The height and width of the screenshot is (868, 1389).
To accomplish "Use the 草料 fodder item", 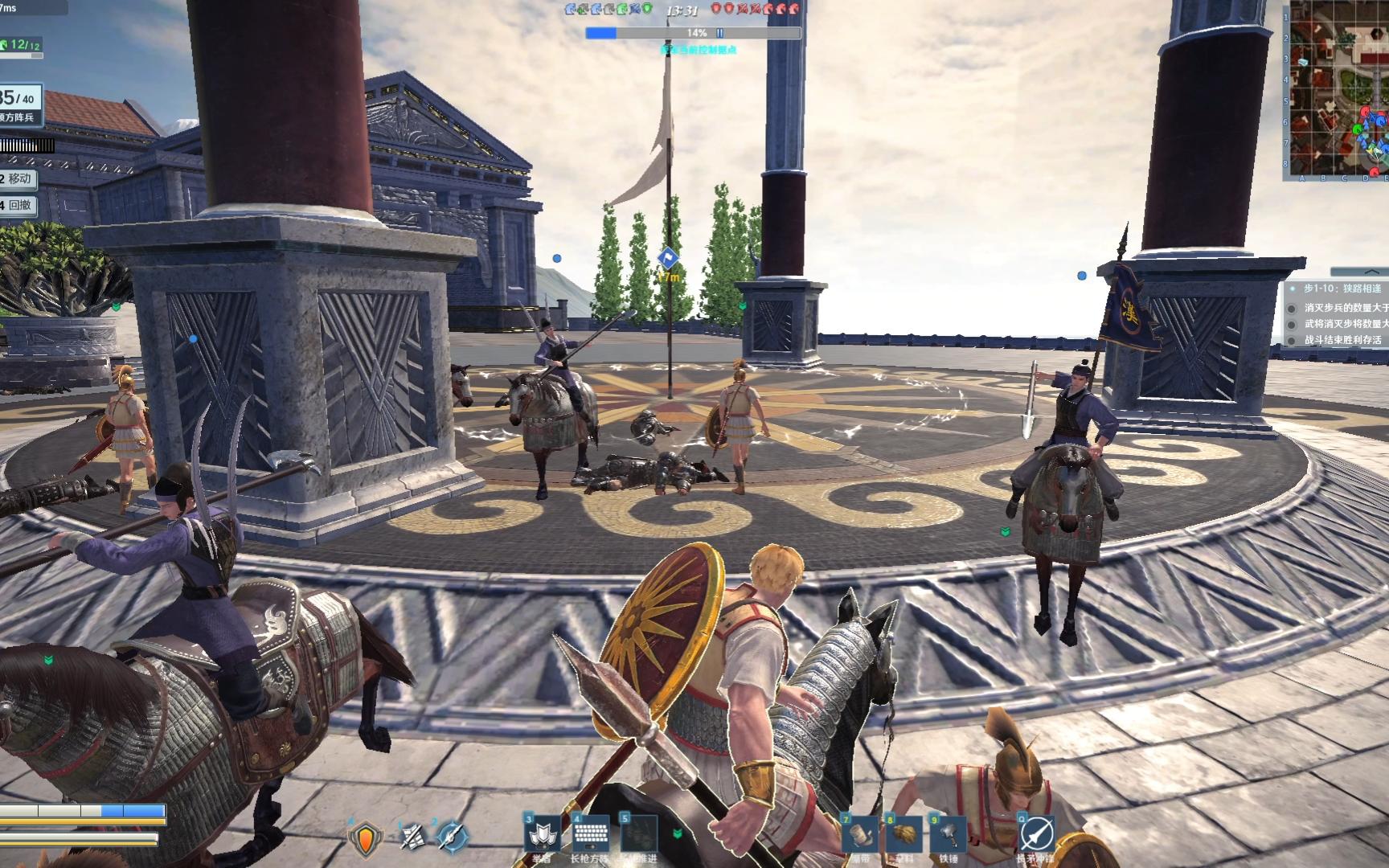I will [904, 836].
